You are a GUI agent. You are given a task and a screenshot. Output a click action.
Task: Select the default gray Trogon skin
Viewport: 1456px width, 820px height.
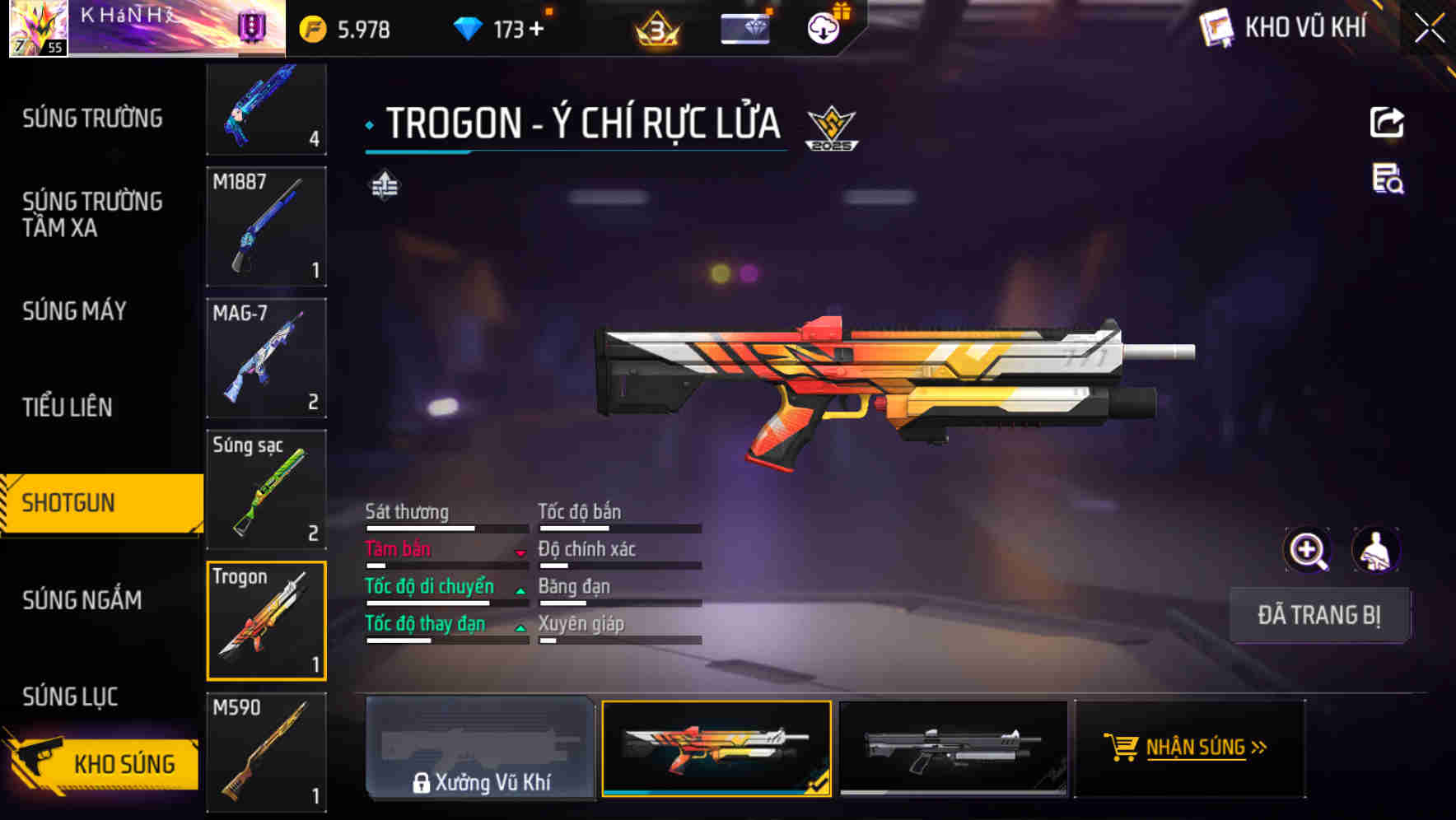click(953, 748)
